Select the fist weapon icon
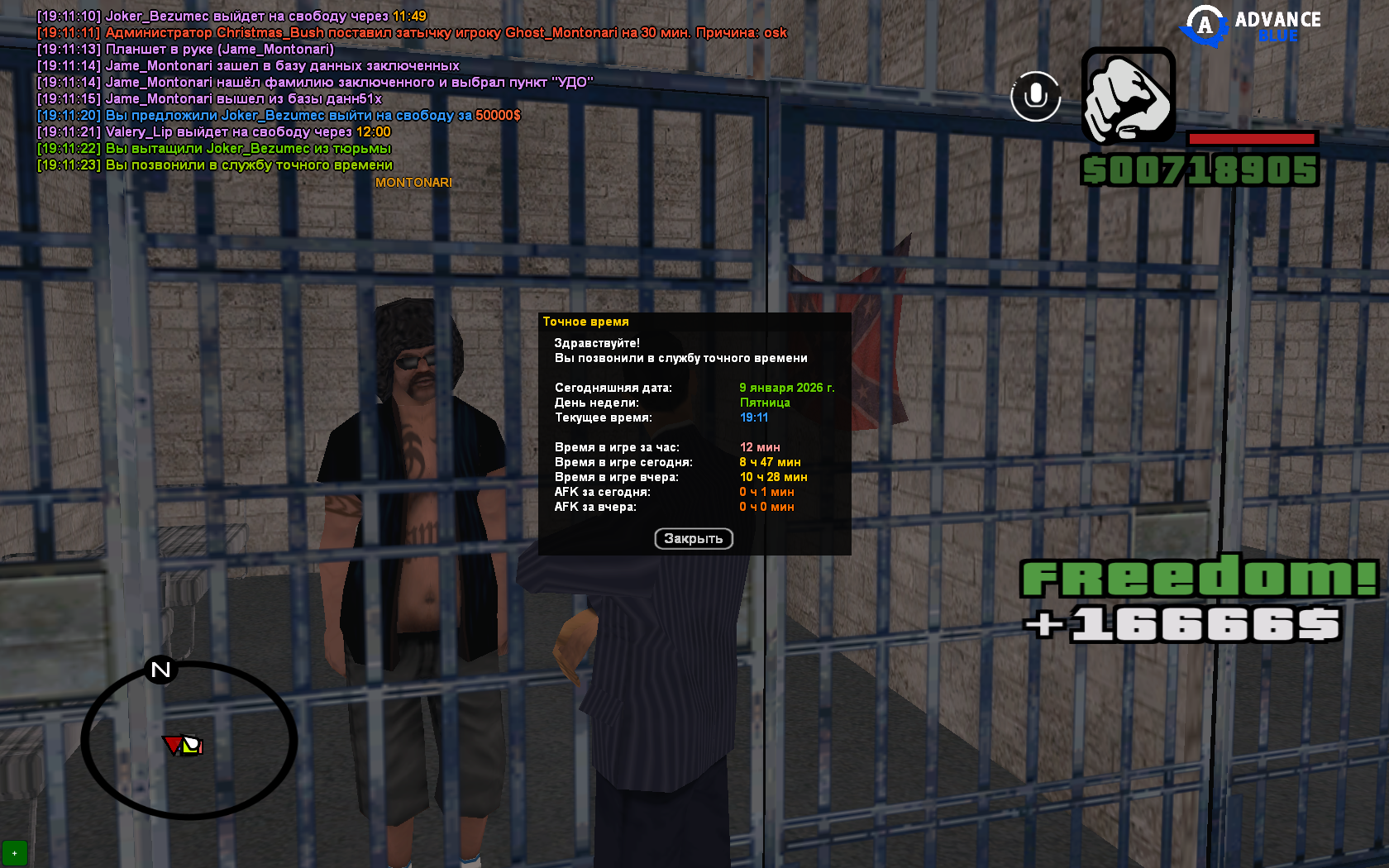Screen dimensions: 1389x868 pyautogui.click(x=1128, y=96)
